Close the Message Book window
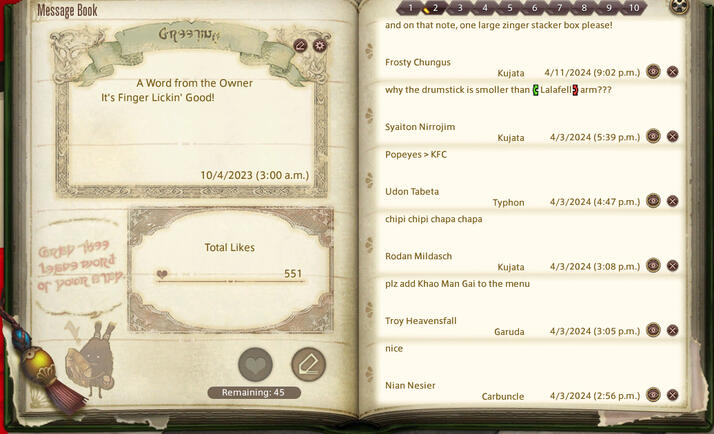The width and height of the screenshot is (714, 434). tap(680, 7)
